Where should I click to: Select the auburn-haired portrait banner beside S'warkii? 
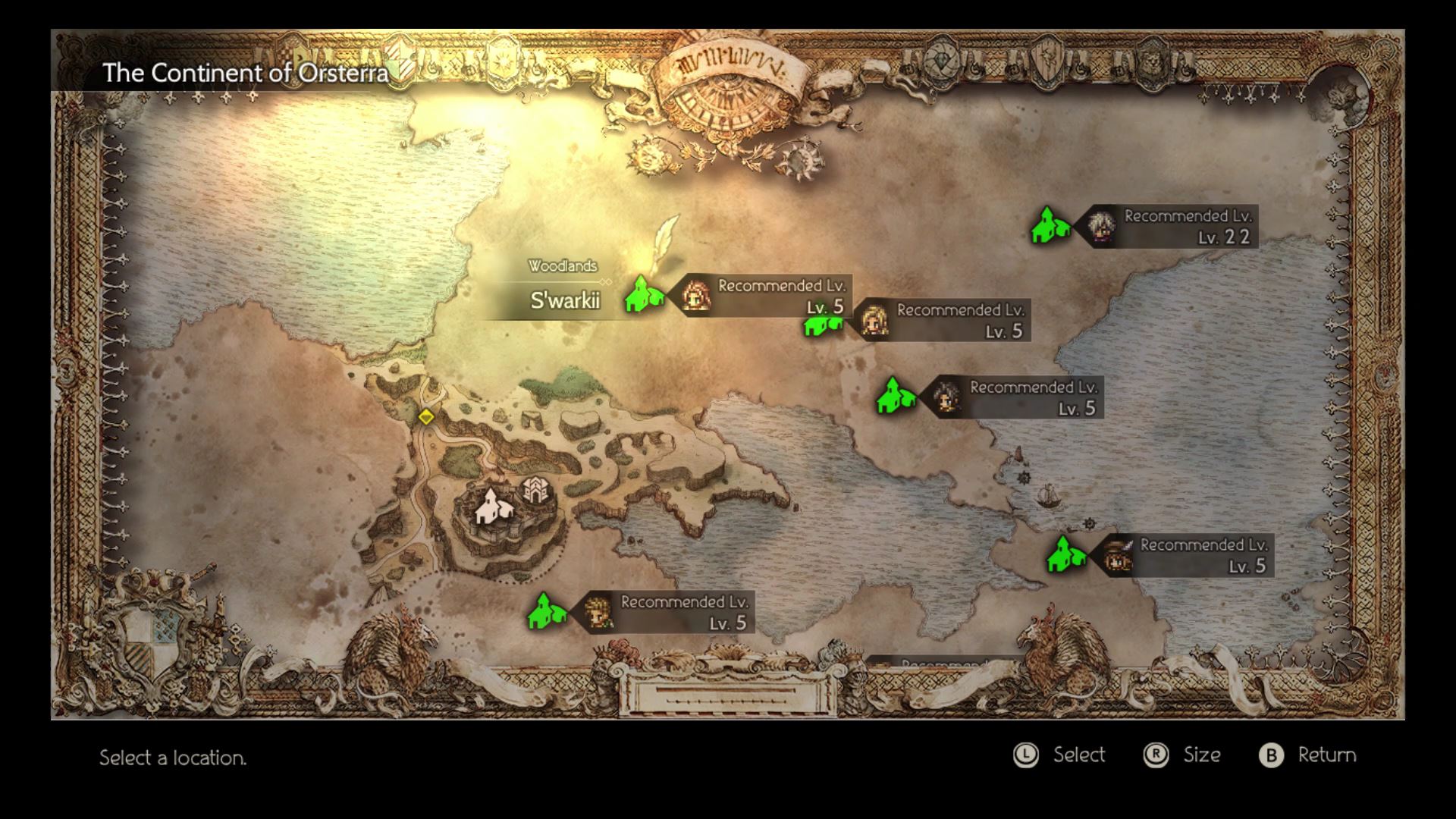(766, 296)
